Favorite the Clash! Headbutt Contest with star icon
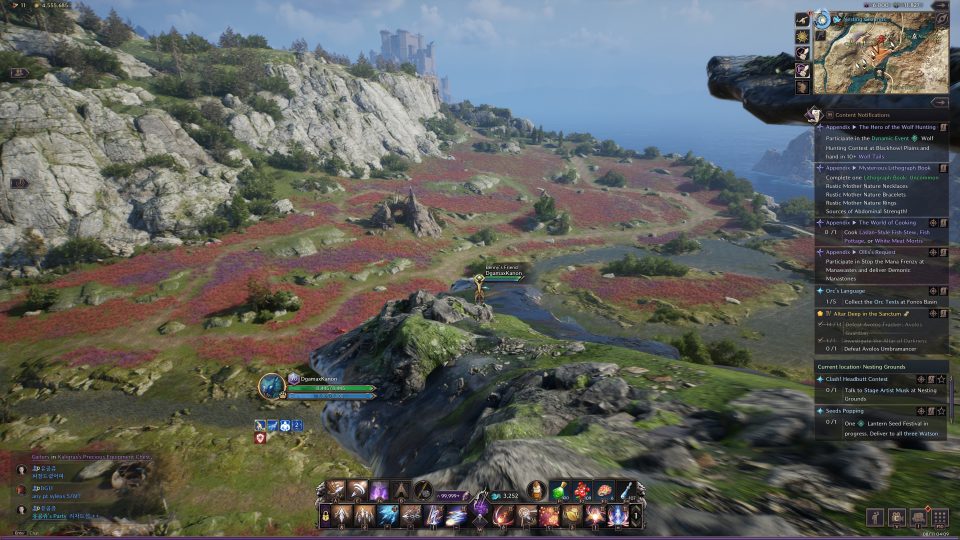The image size is (960, 540). point(941,380)
